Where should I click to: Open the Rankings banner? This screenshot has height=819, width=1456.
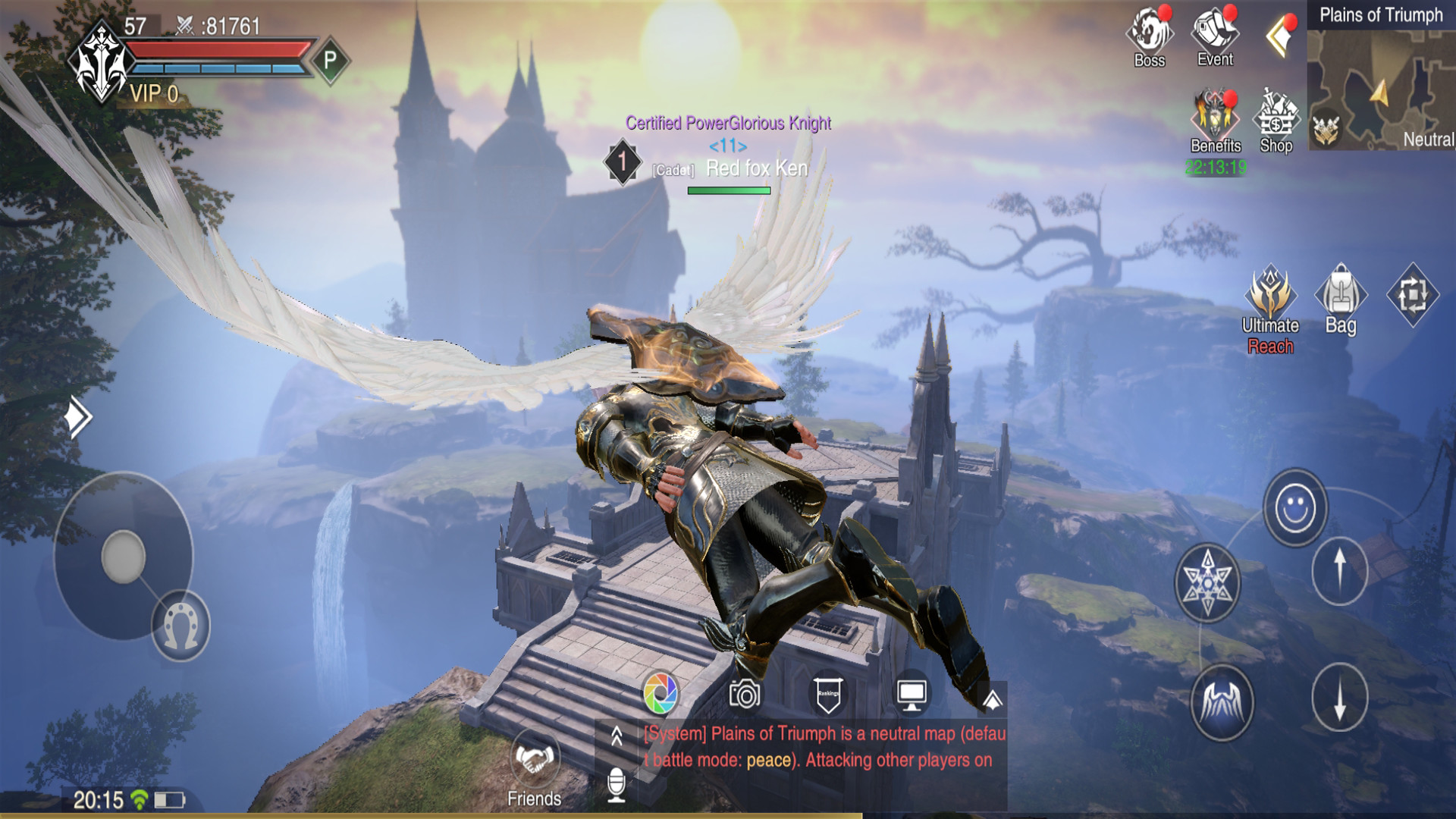pos(828,692)
